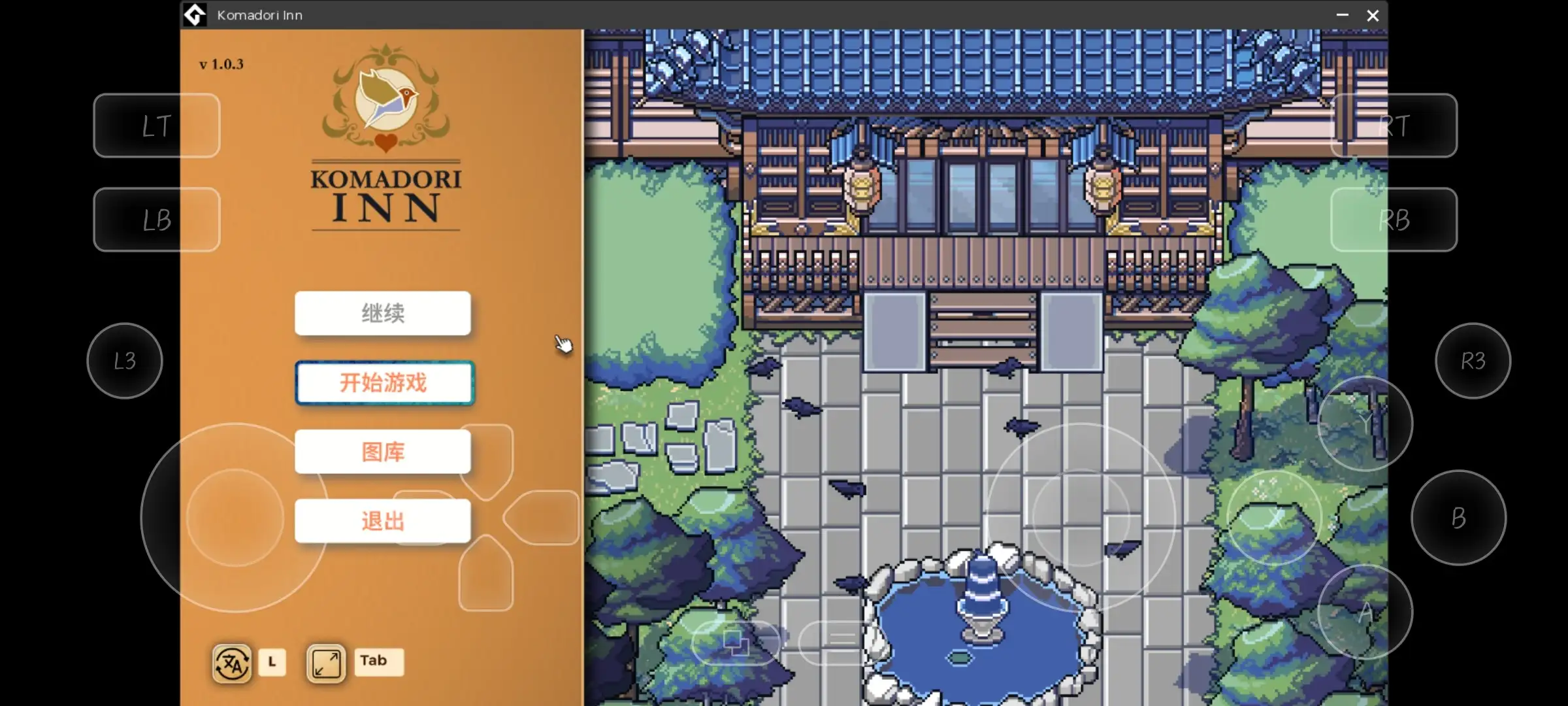This screenshot has height=706, width=1568.
Task: Toggle fullscreen with the resize arrows icon
Action: [x=325, y=662]
